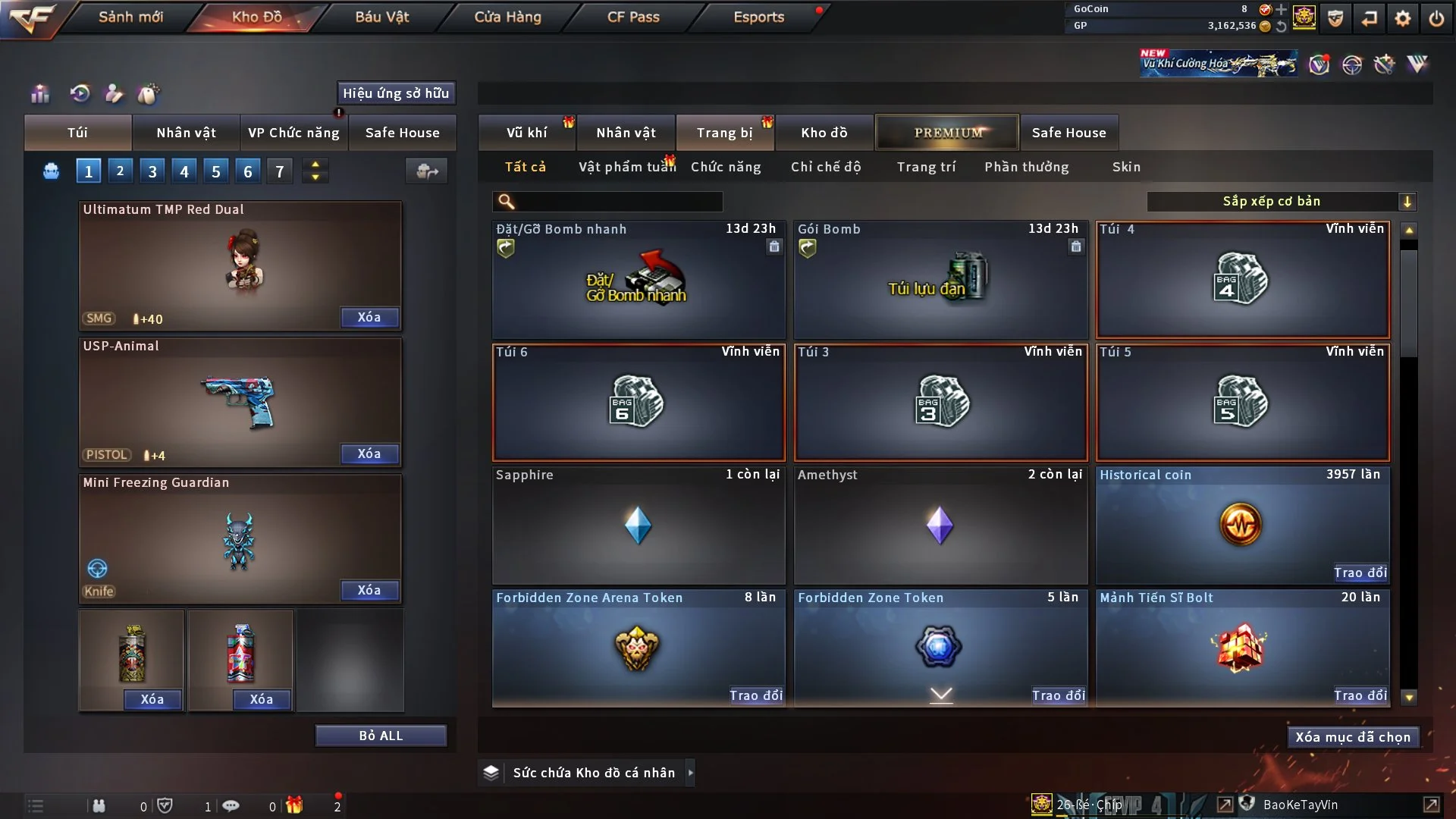The height and width of the screenshot is (819, 1456).
Task: Show the Phần thưởng category
Action: [x=1026, y=167]
